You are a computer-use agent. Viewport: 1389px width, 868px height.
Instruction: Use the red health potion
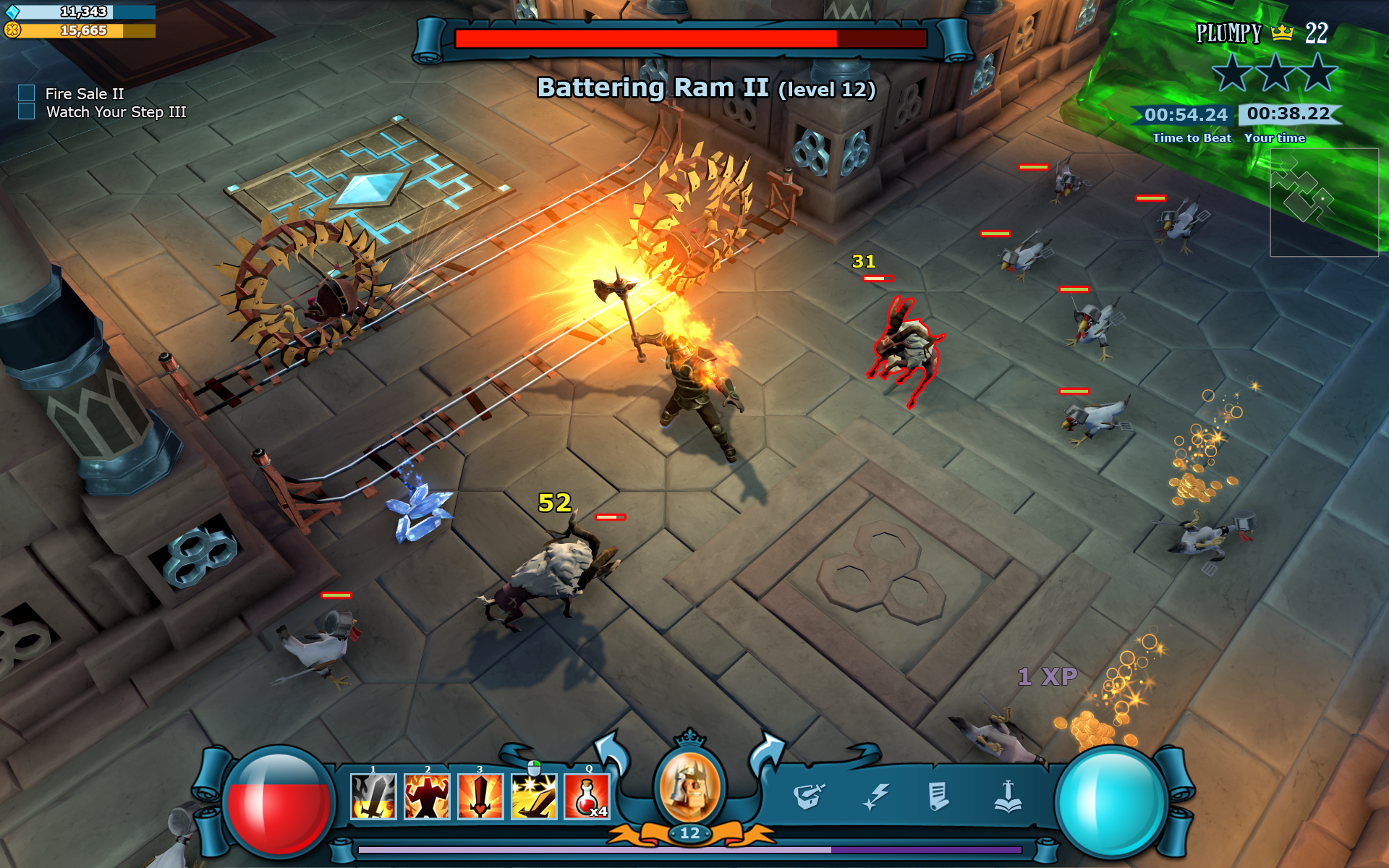coord(587,796)
